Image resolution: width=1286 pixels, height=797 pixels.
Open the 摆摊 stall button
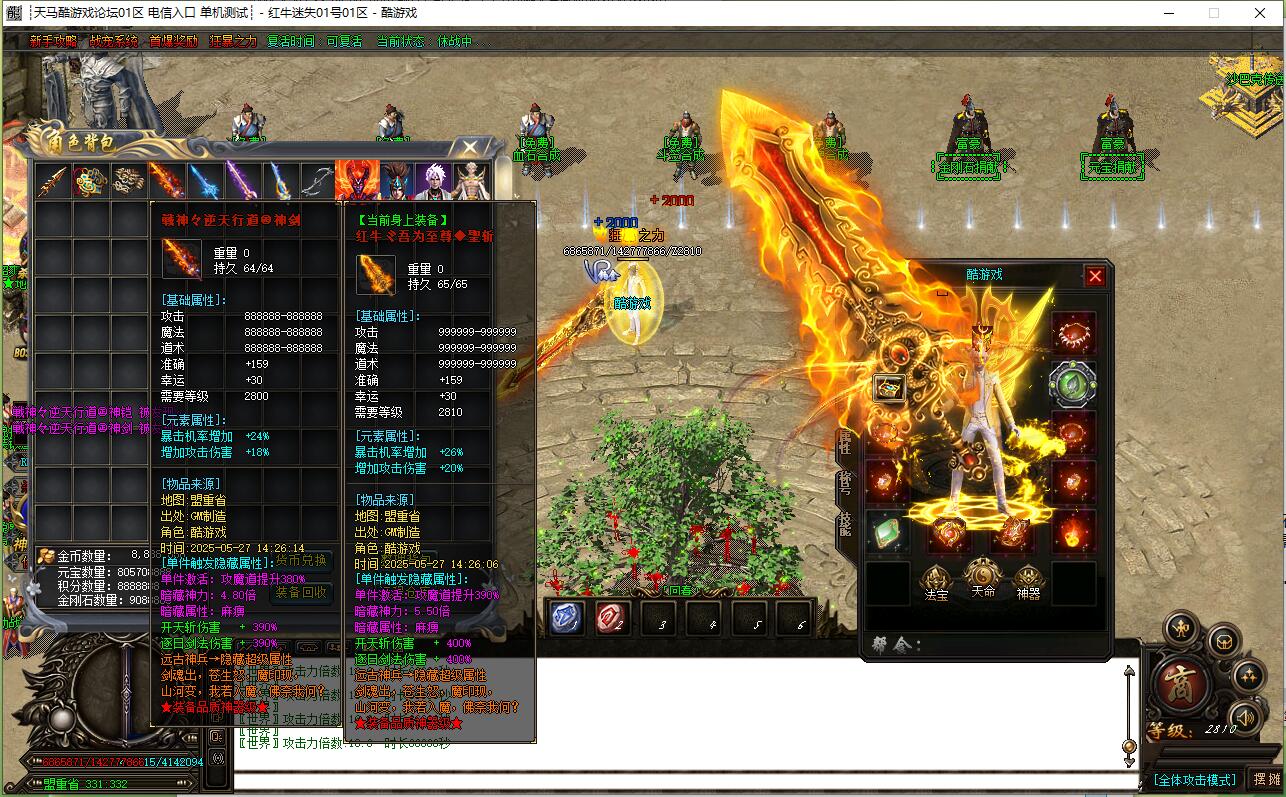point(1266,779)
